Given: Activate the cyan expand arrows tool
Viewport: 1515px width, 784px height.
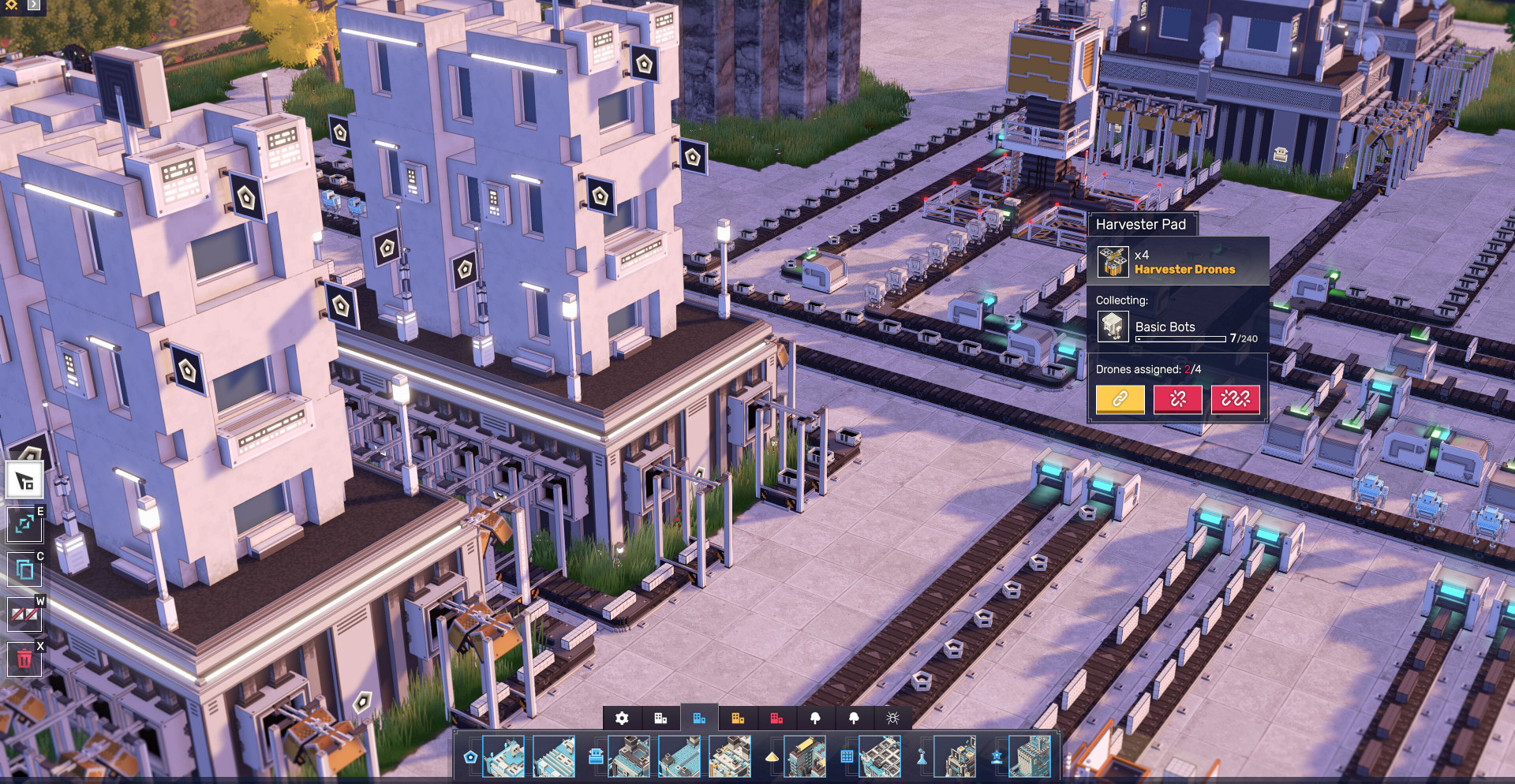Looking at the screenshot, I should tap(24, 524).
